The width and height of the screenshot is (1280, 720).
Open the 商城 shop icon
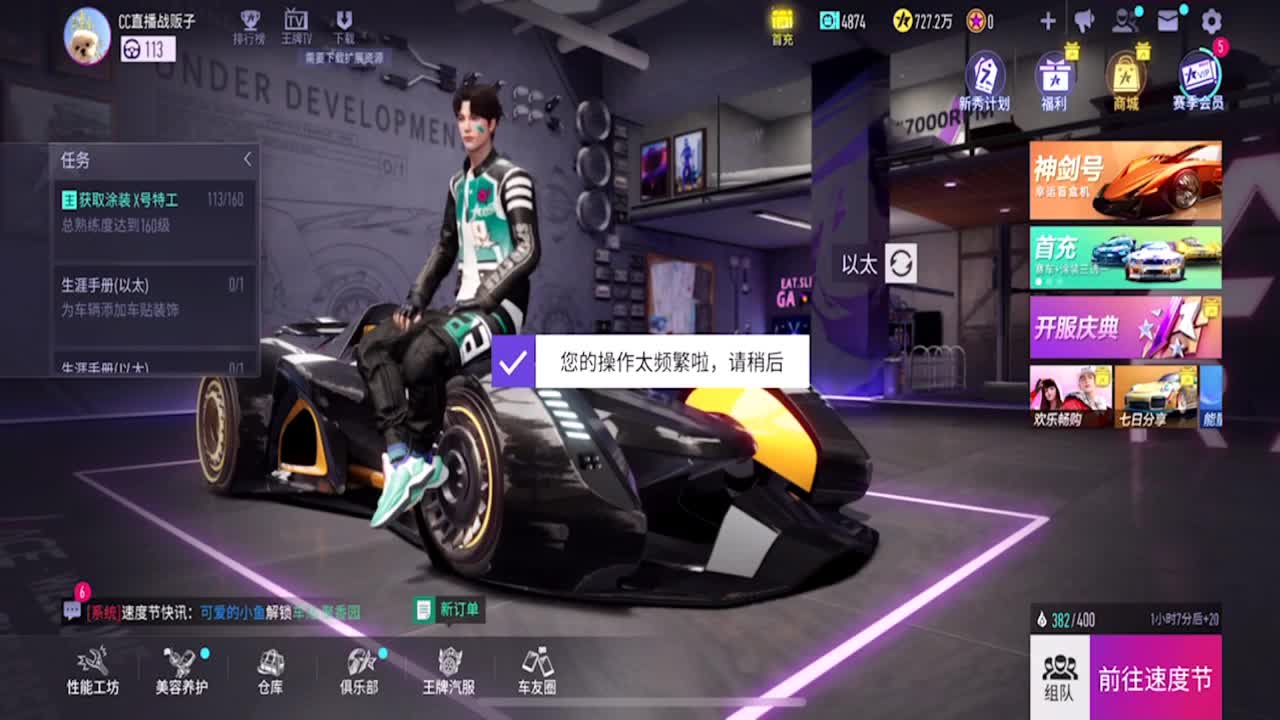[x=1126, y=80]
